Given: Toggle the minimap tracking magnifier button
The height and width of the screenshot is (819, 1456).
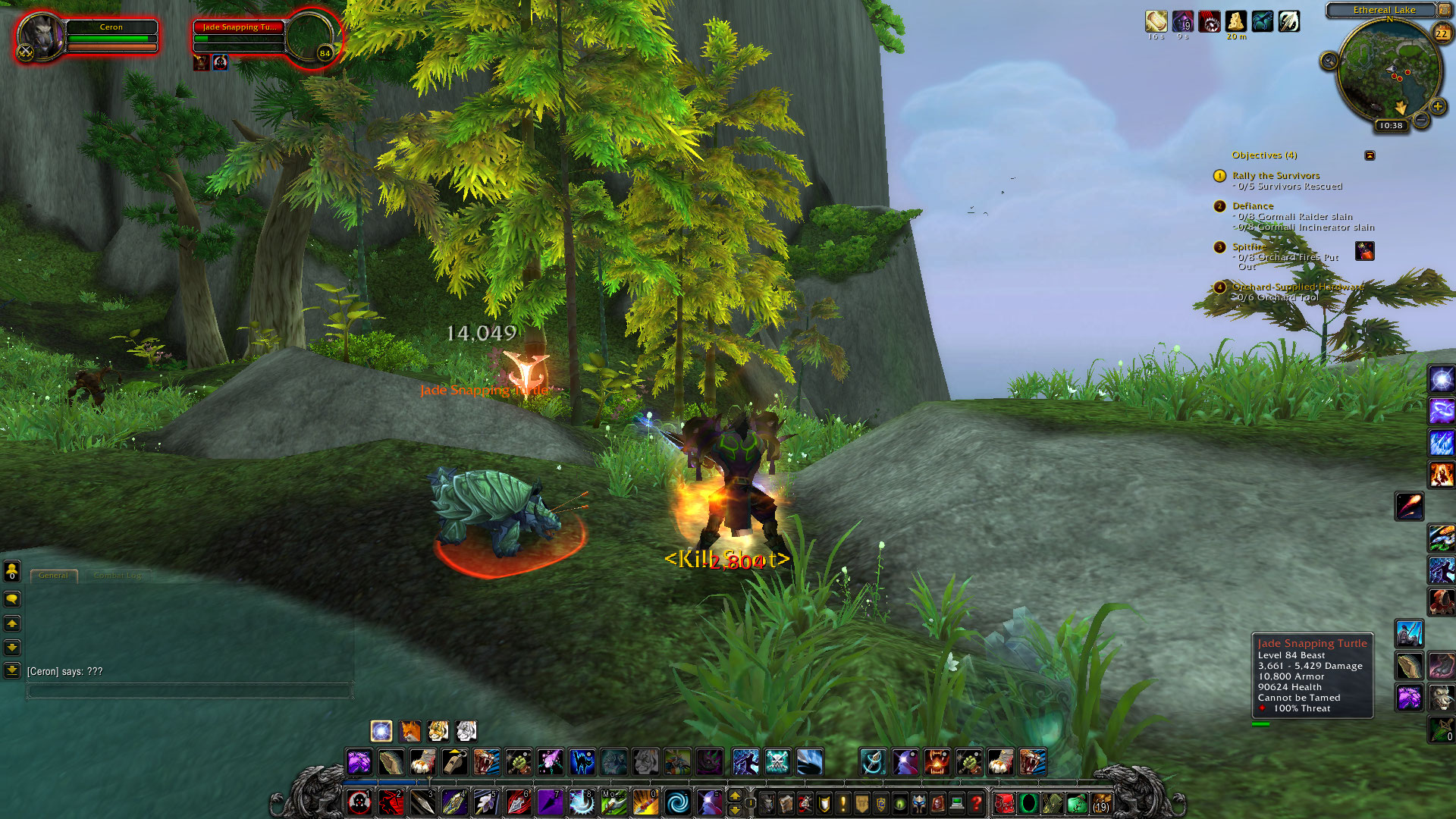Looking at the screenshot, I should tap(1329, 61).
